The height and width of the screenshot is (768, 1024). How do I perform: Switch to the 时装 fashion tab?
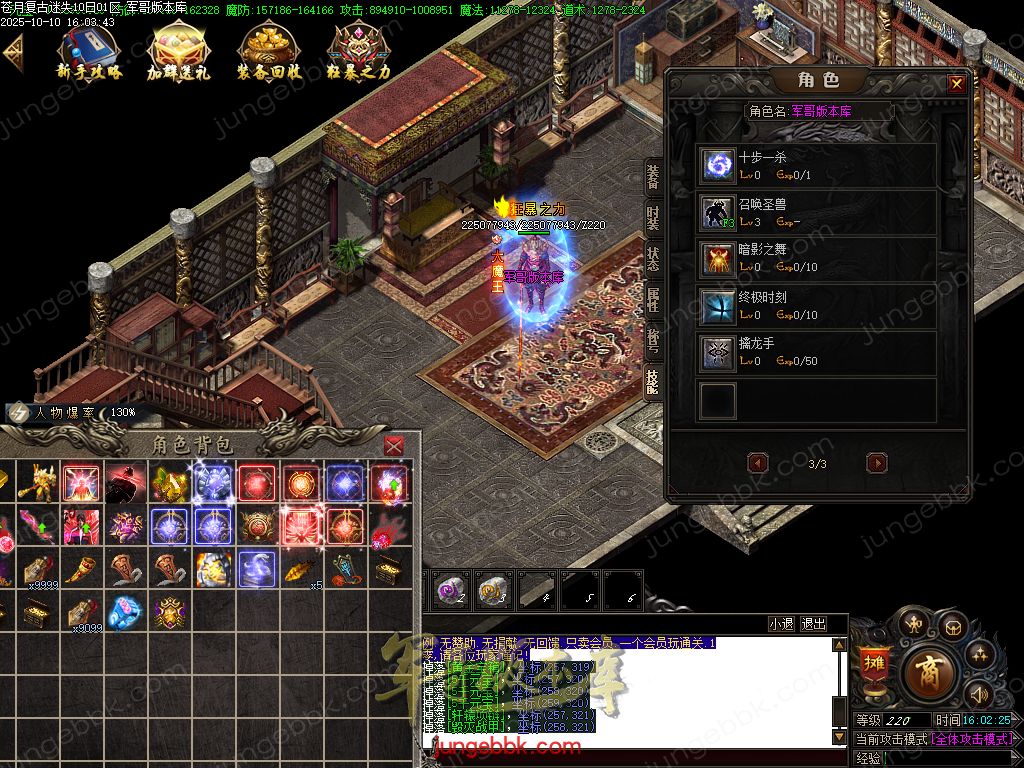(x=653, y=218)
